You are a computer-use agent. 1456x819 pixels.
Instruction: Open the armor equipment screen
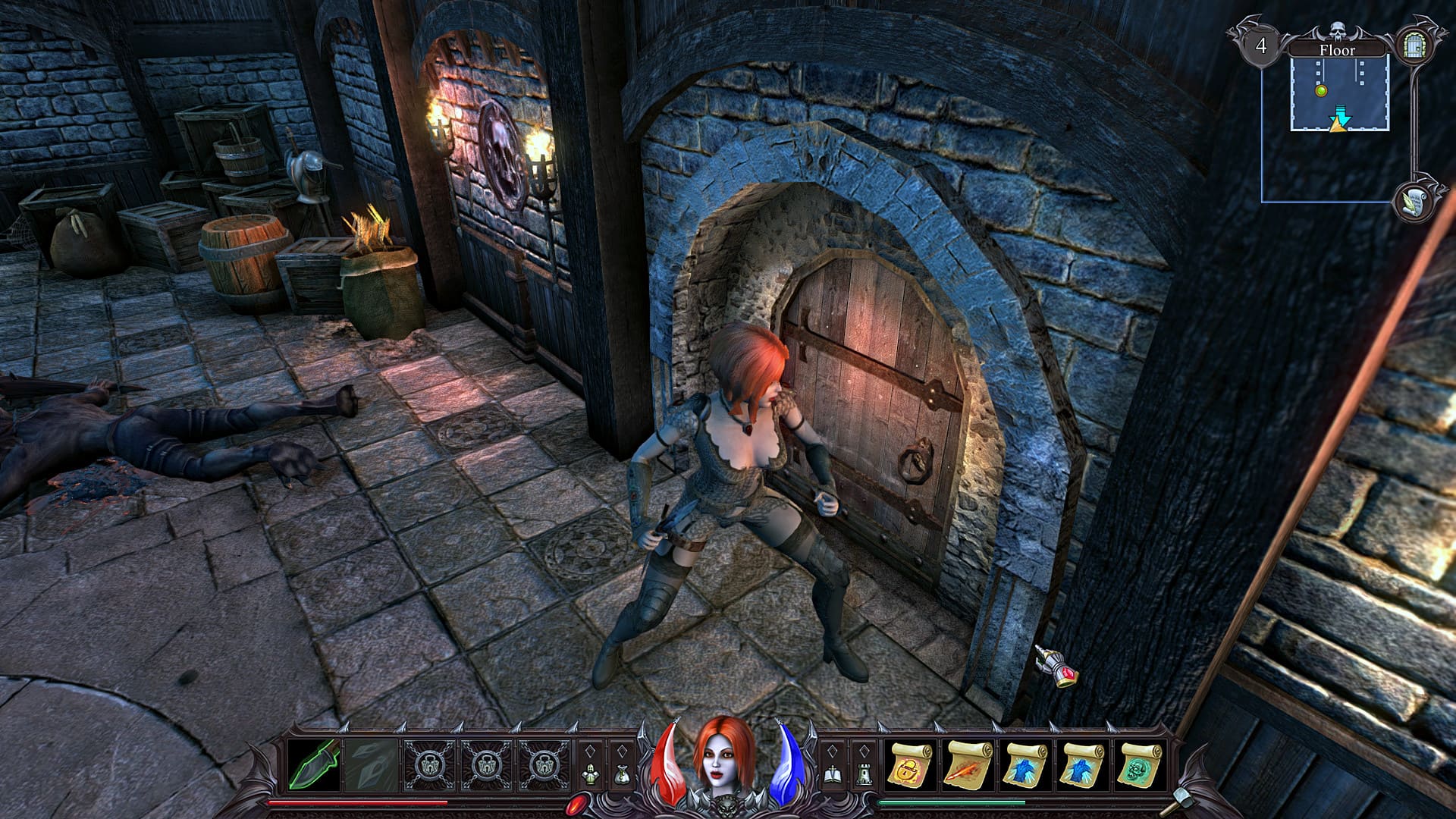[x=590, y=774]
